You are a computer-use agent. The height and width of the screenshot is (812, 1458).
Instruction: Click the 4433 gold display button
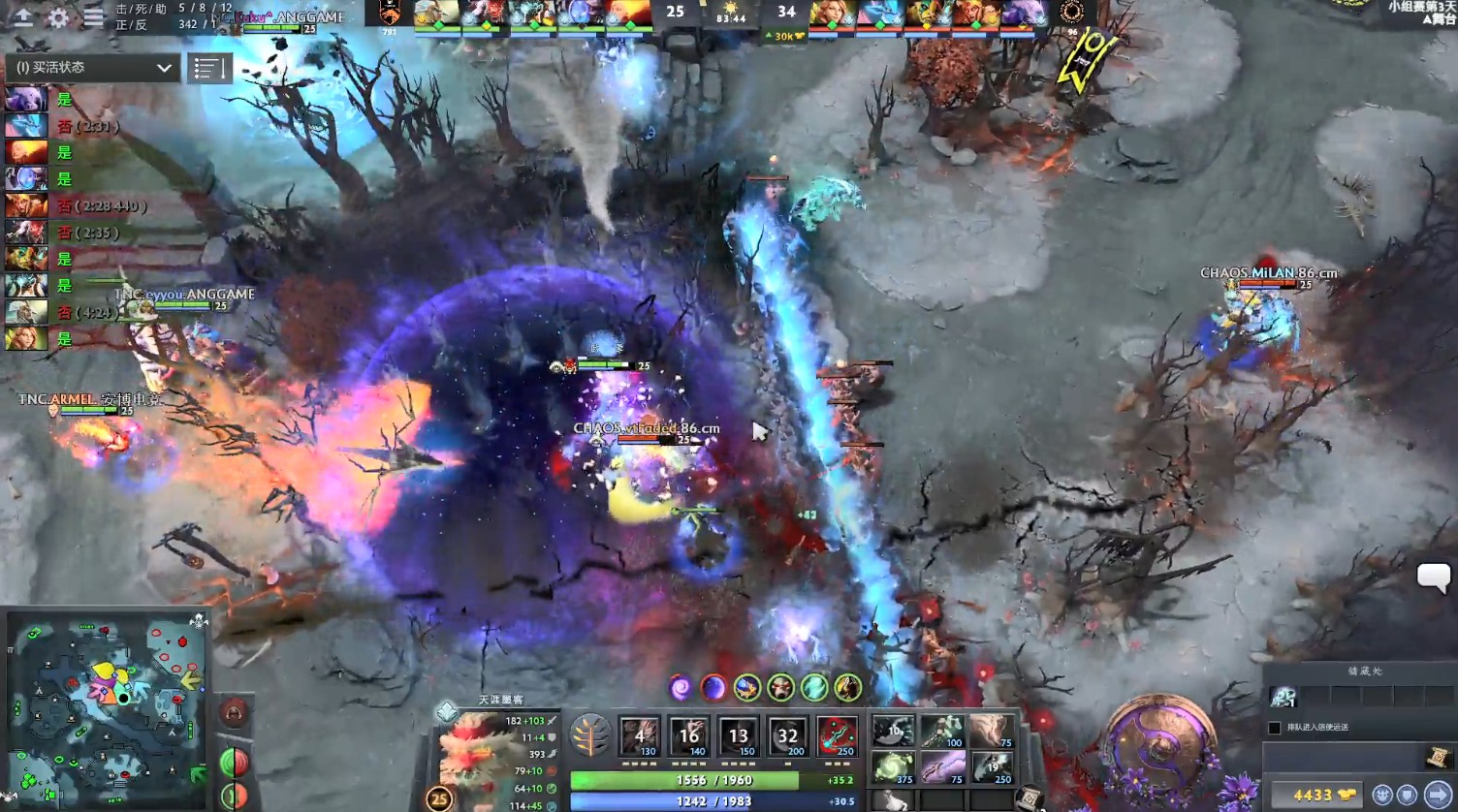tap(1318, 794)
